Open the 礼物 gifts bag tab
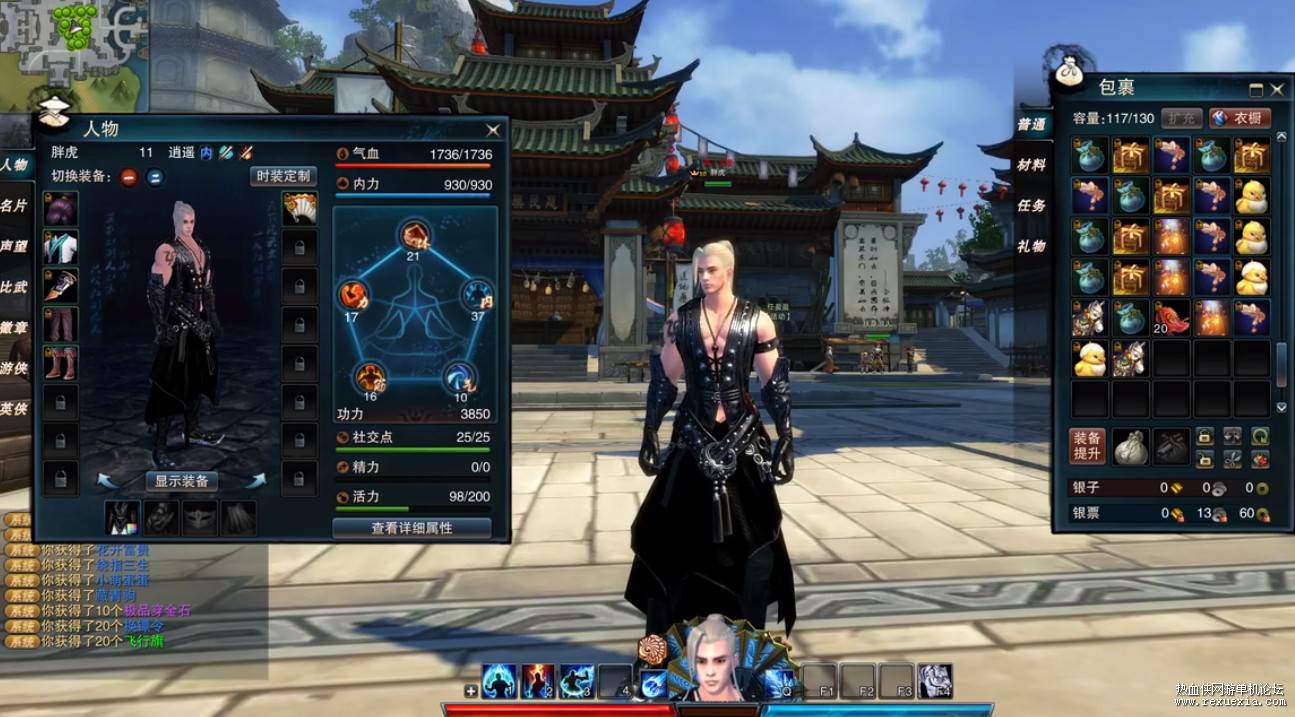Viewport: 1295px width, 717px height. (1031, 246)
